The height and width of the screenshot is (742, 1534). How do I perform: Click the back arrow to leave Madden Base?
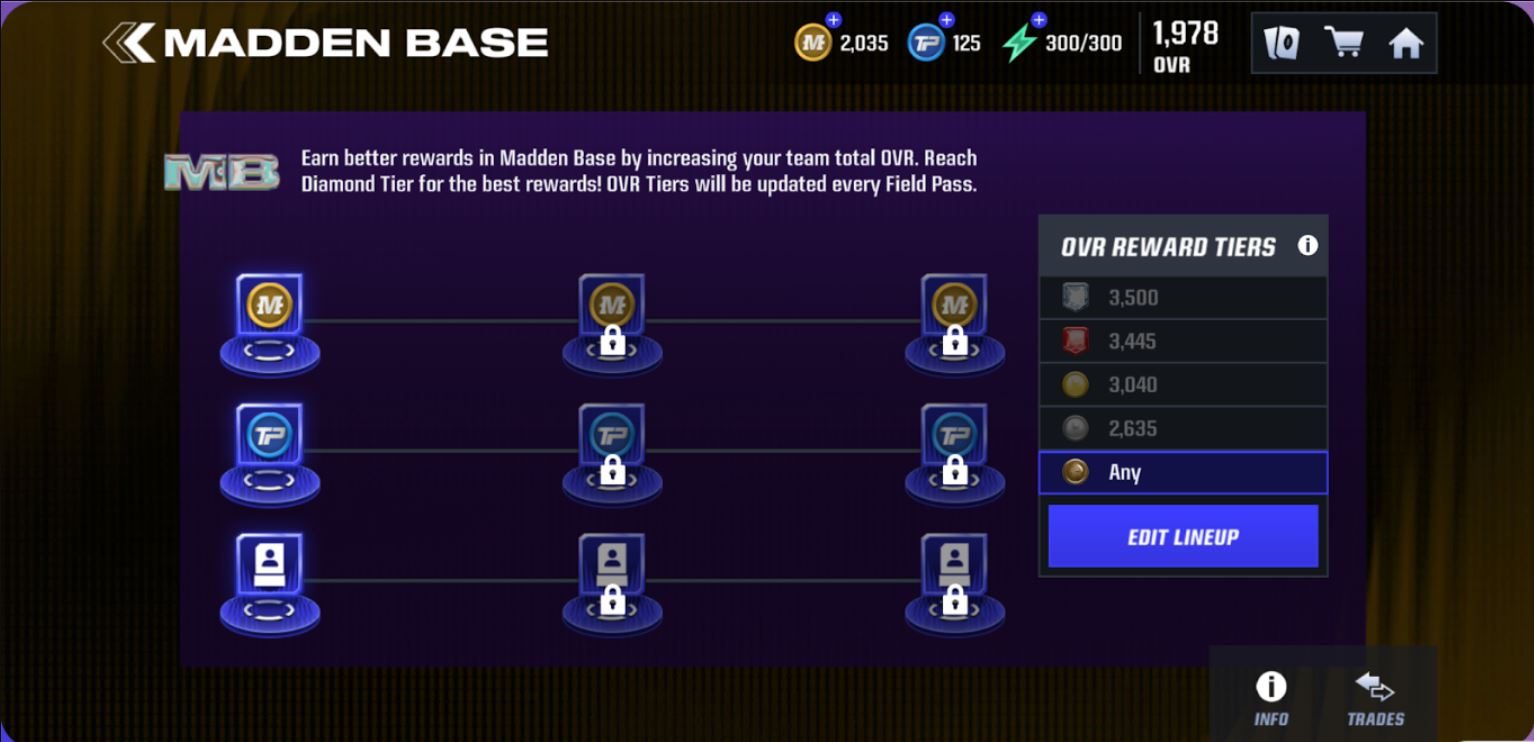tap(129, 42)
